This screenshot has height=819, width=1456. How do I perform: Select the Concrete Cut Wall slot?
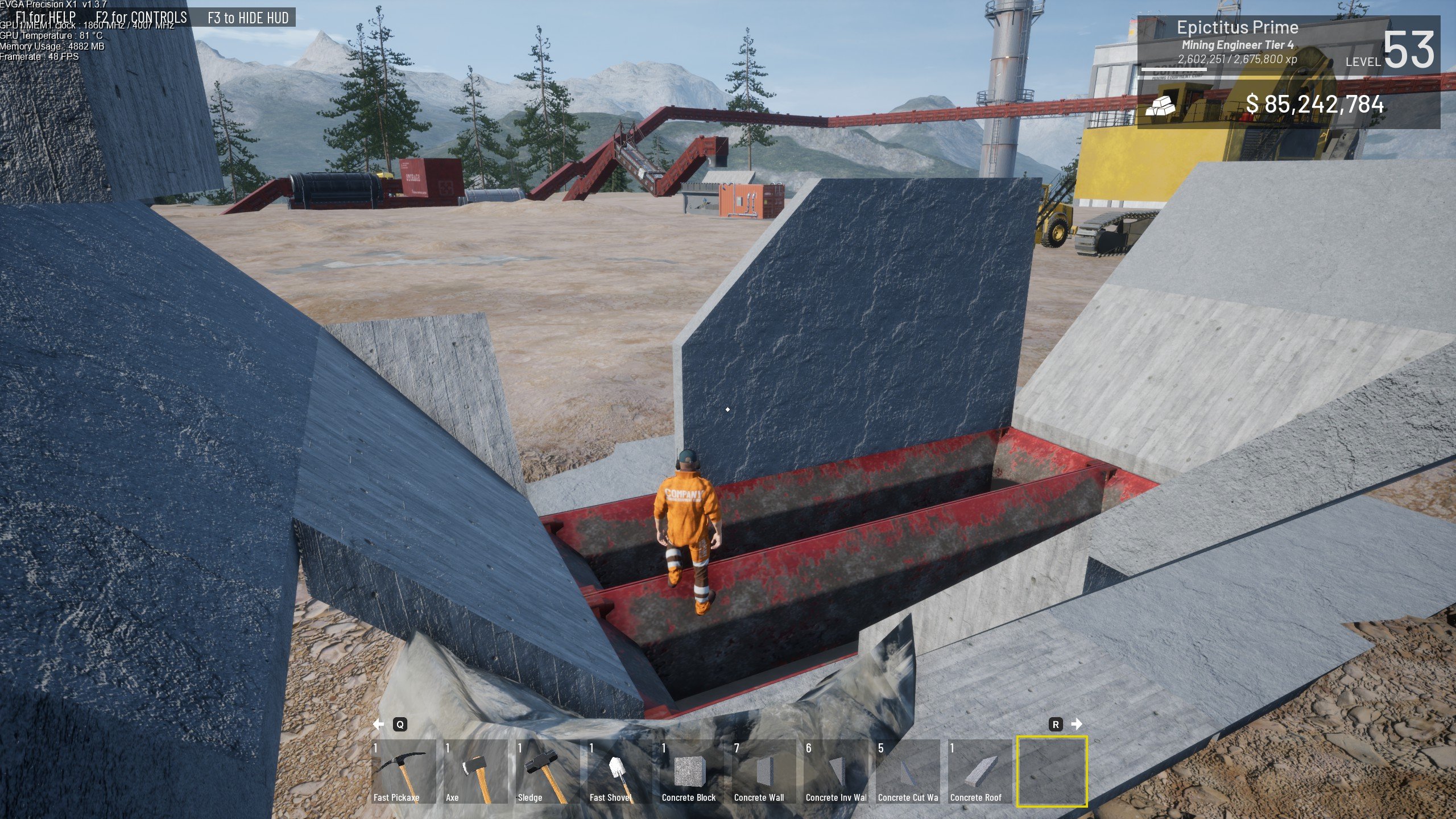(908, 771)
